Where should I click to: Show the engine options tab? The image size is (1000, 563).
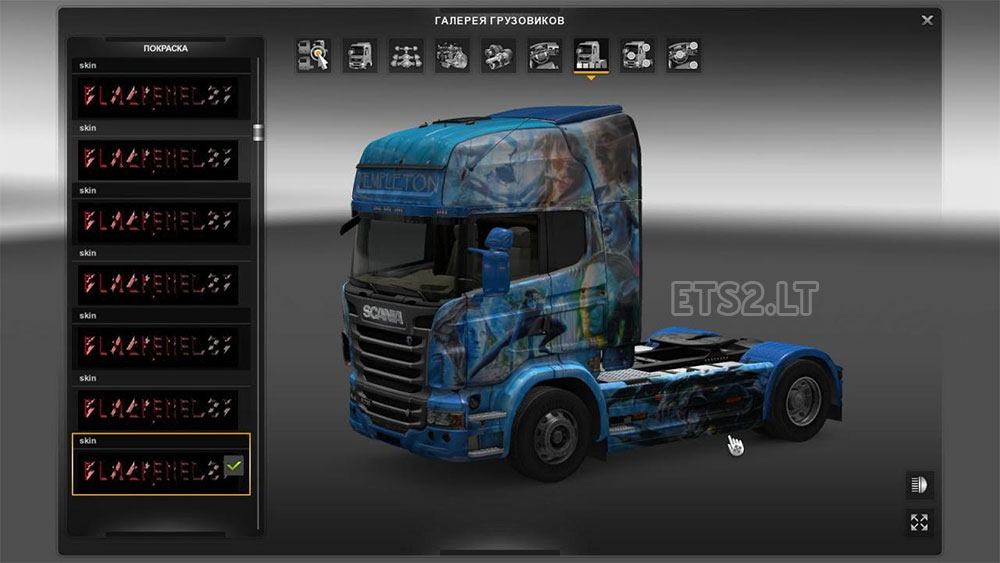452,56
